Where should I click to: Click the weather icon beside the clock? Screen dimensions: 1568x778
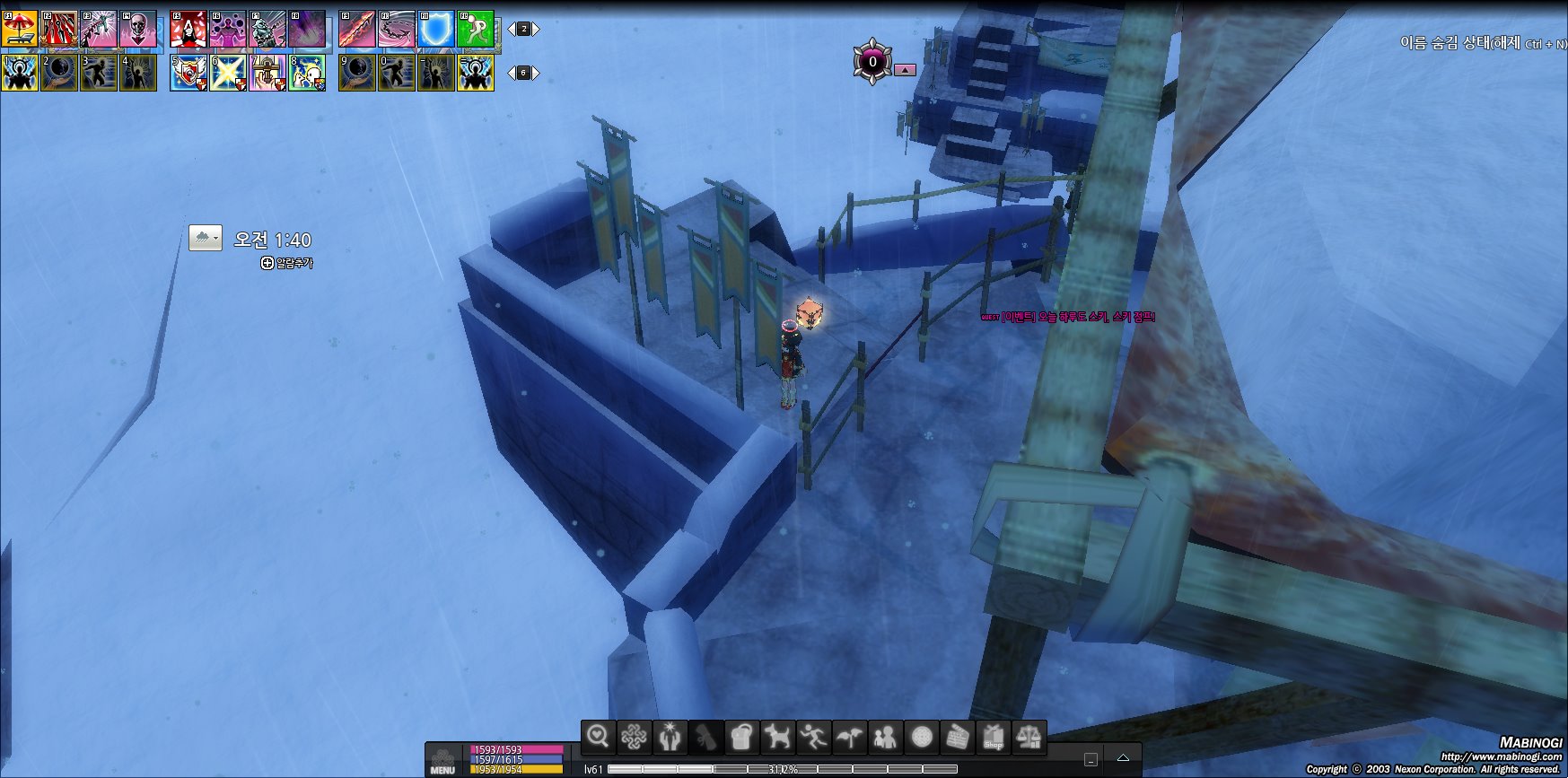[205, 238]
